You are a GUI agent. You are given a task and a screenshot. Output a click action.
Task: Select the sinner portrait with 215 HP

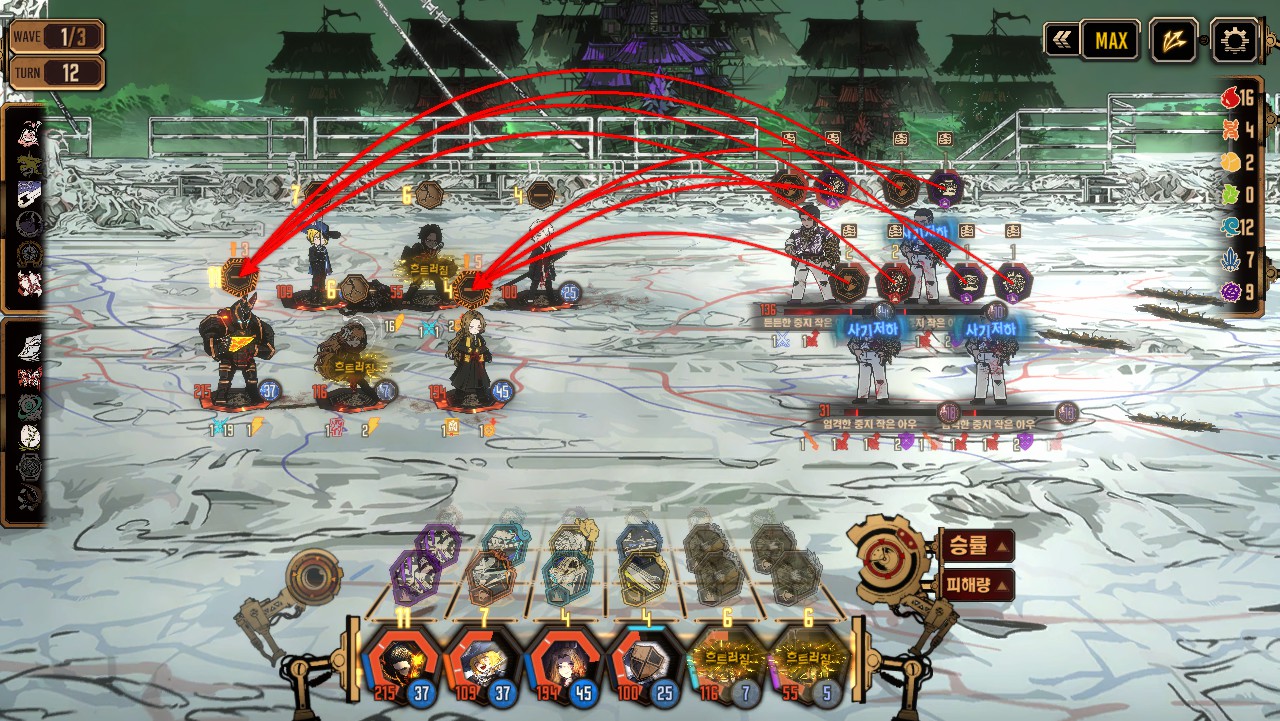pos(400,663)
